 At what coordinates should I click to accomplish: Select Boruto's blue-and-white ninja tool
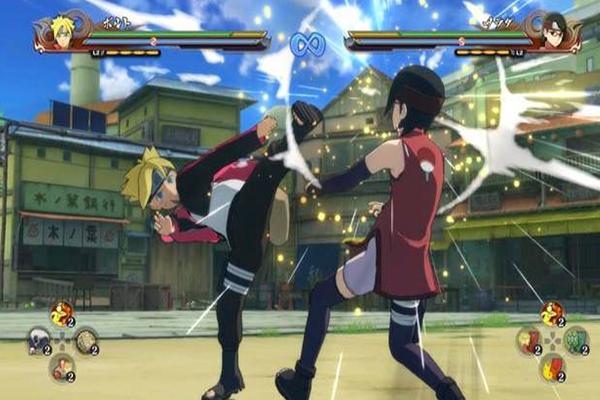click(40, 340)
